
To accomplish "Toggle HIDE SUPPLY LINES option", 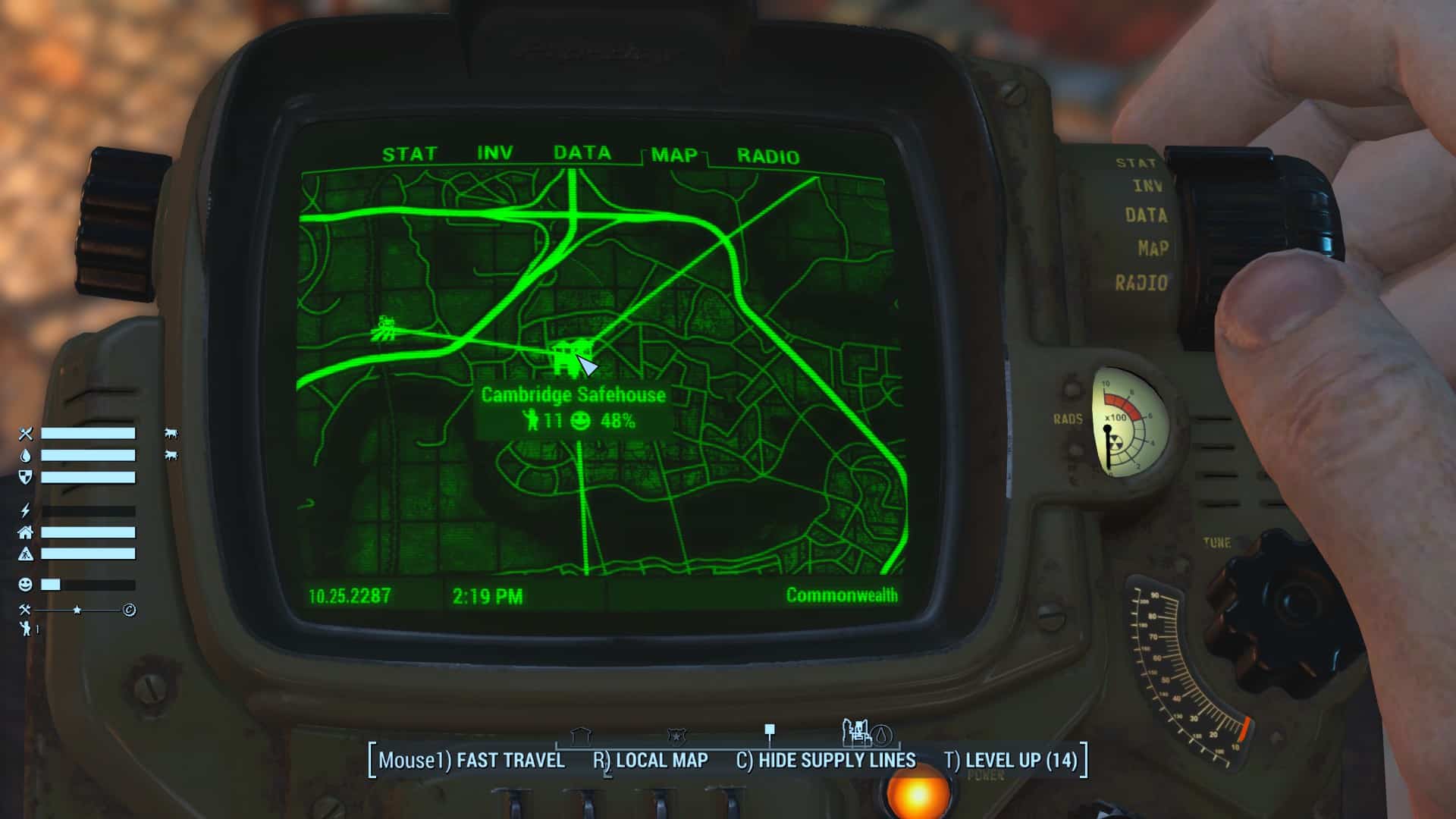I will click(x=826, y=761).
